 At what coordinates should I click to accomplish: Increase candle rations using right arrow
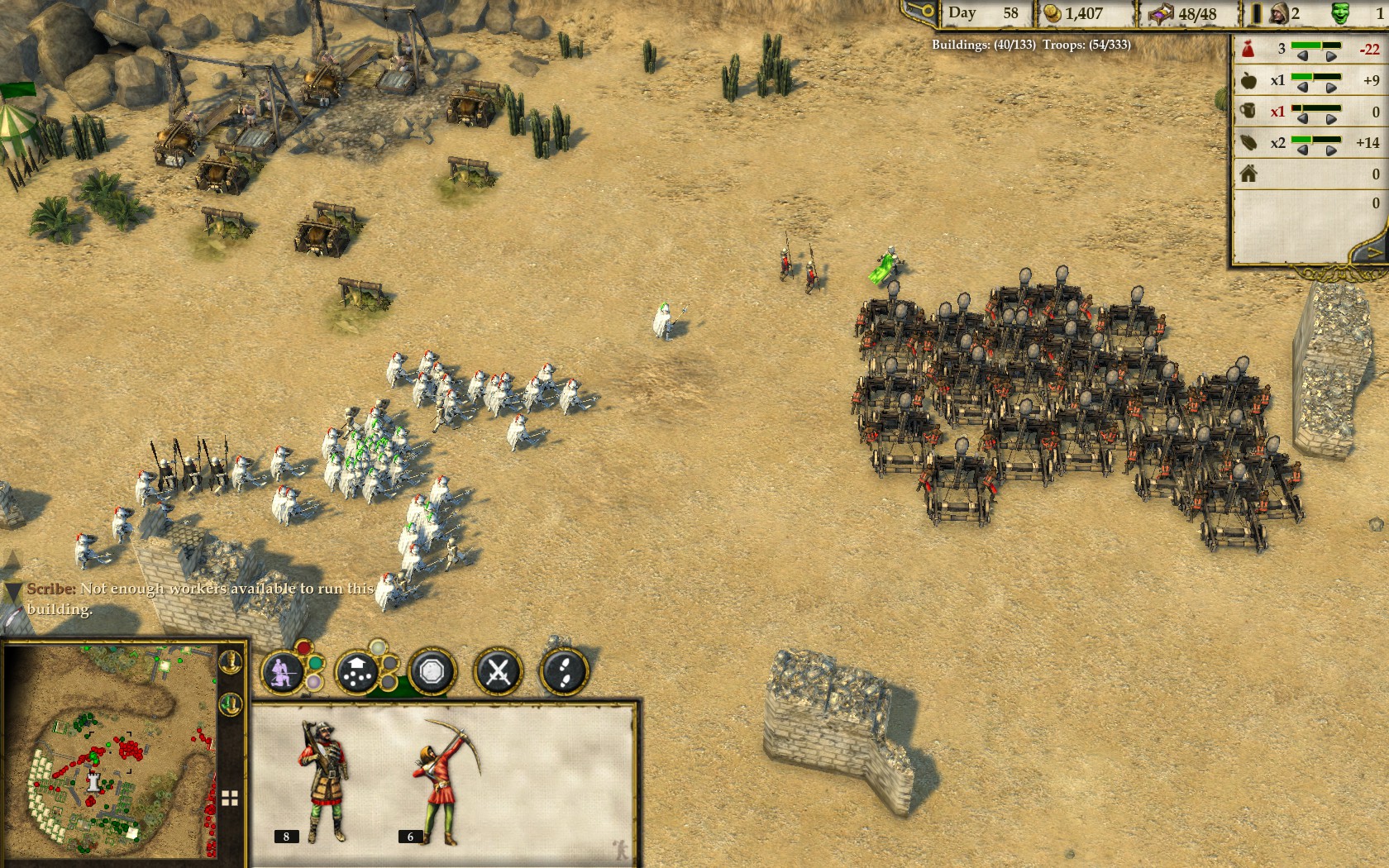pos(1330,150)
